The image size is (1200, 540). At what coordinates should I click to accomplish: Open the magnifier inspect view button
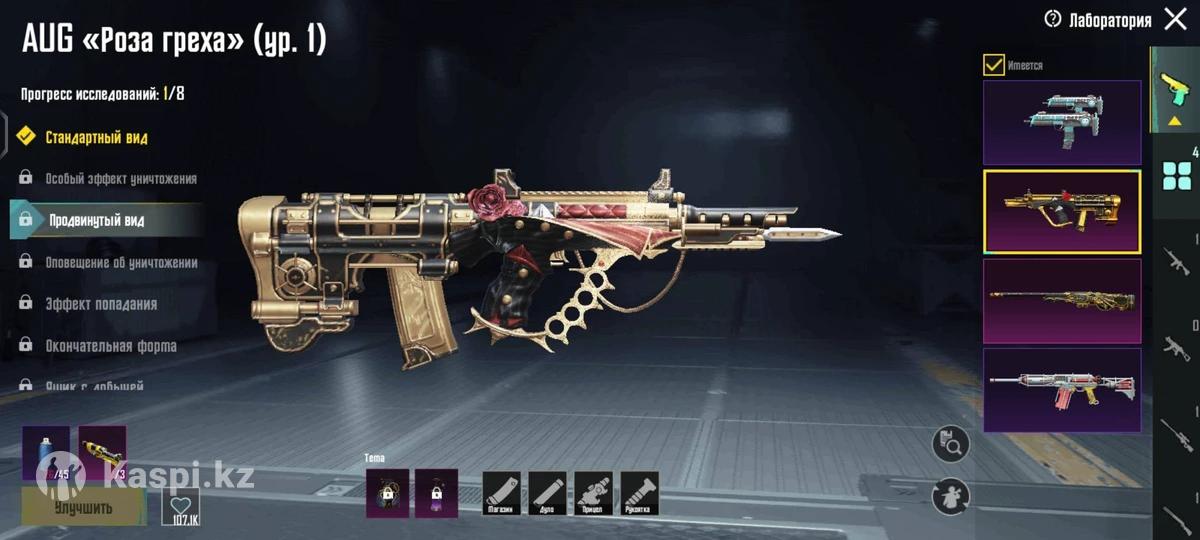click(x=951, y=444)
